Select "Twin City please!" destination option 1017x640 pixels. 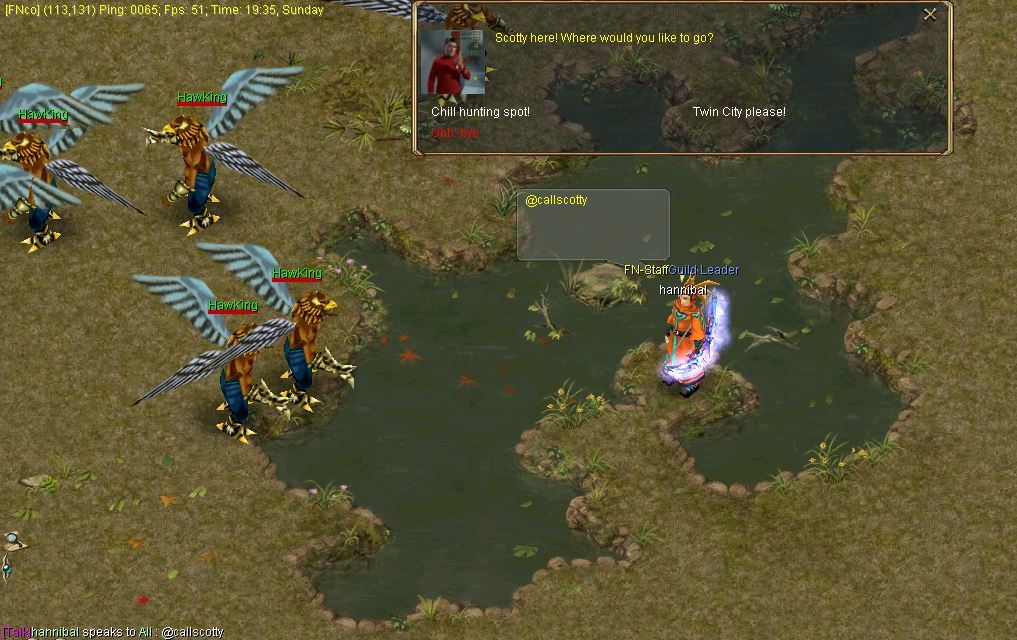pyautogui.click(x=739, y=112)
